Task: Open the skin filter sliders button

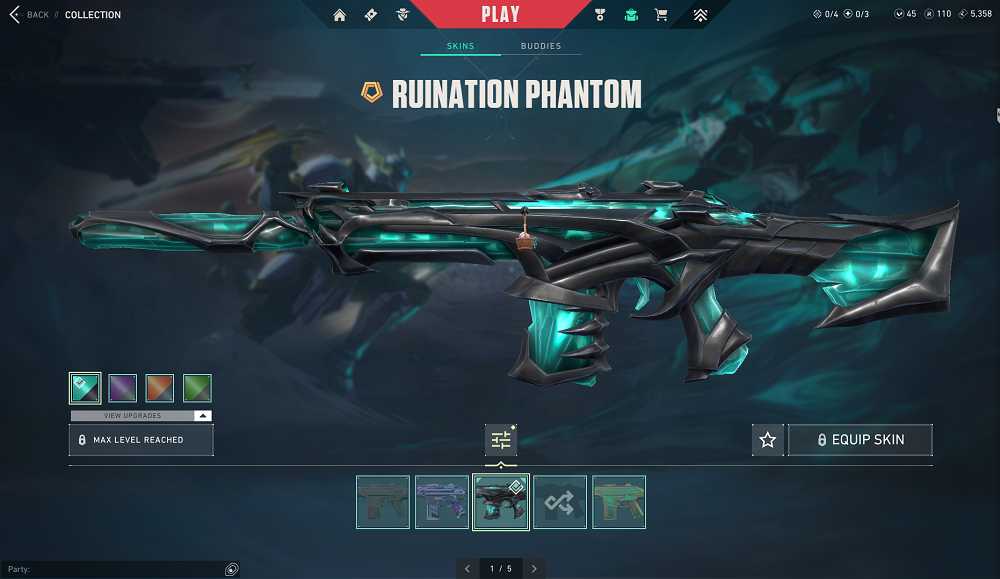Action: (501, 440)
